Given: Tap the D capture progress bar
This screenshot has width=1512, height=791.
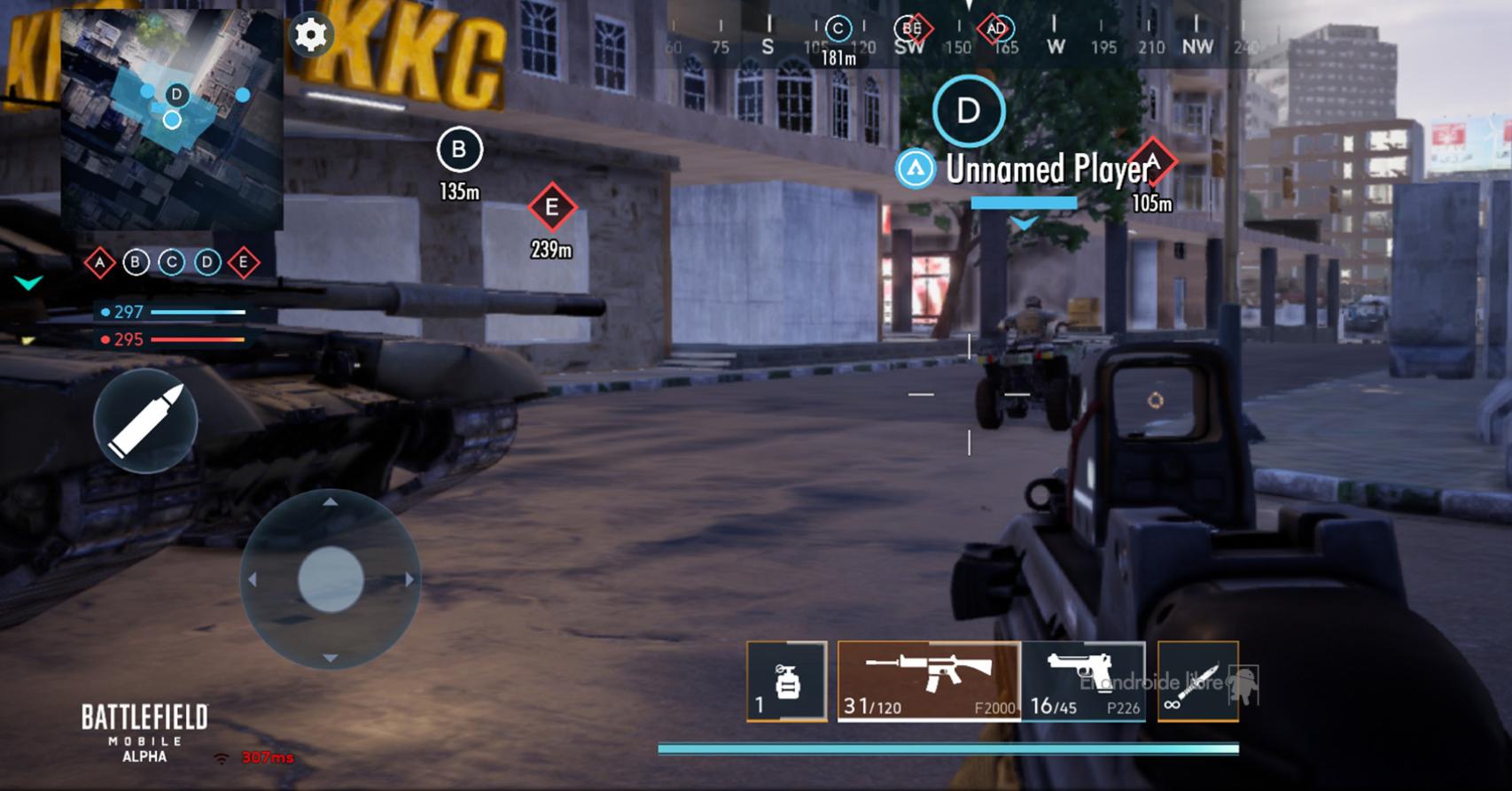Looking at the screenshot, I should [x=1024, y=202].
